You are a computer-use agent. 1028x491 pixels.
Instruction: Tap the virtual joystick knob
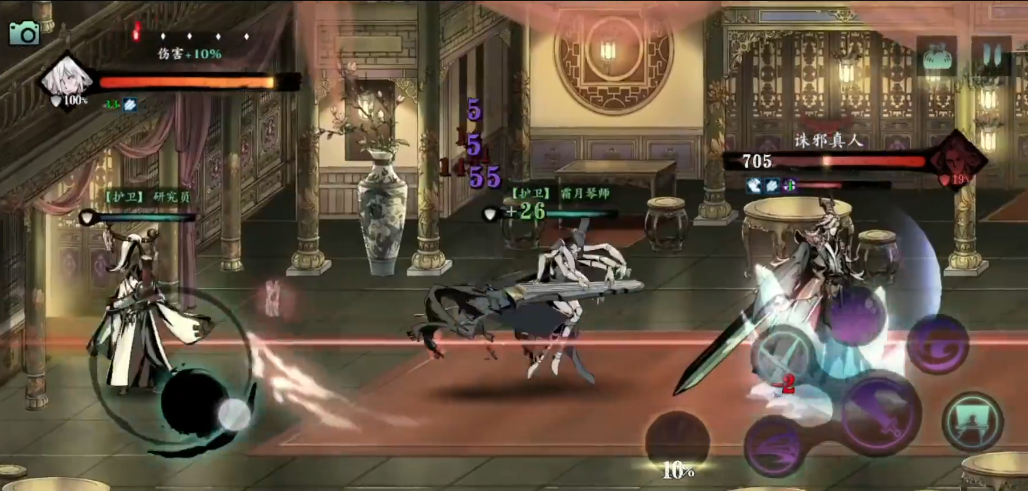click(234, 414)
